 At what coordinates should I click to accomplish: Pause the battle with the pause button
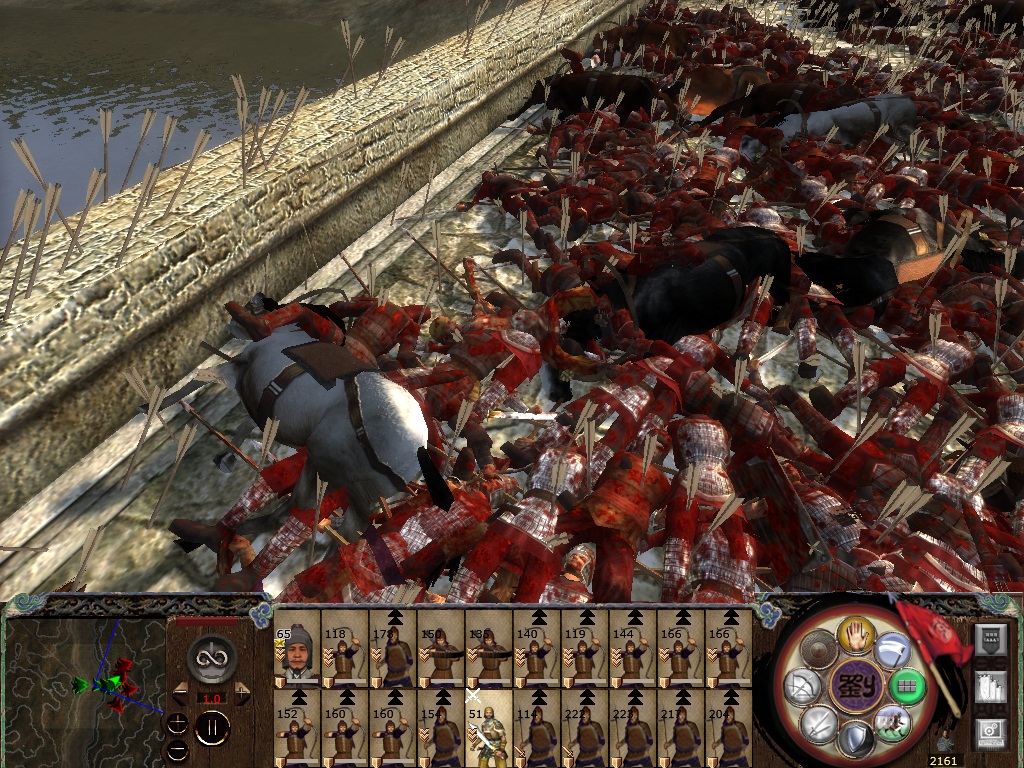pyautogui.click(x=212, y=729)
